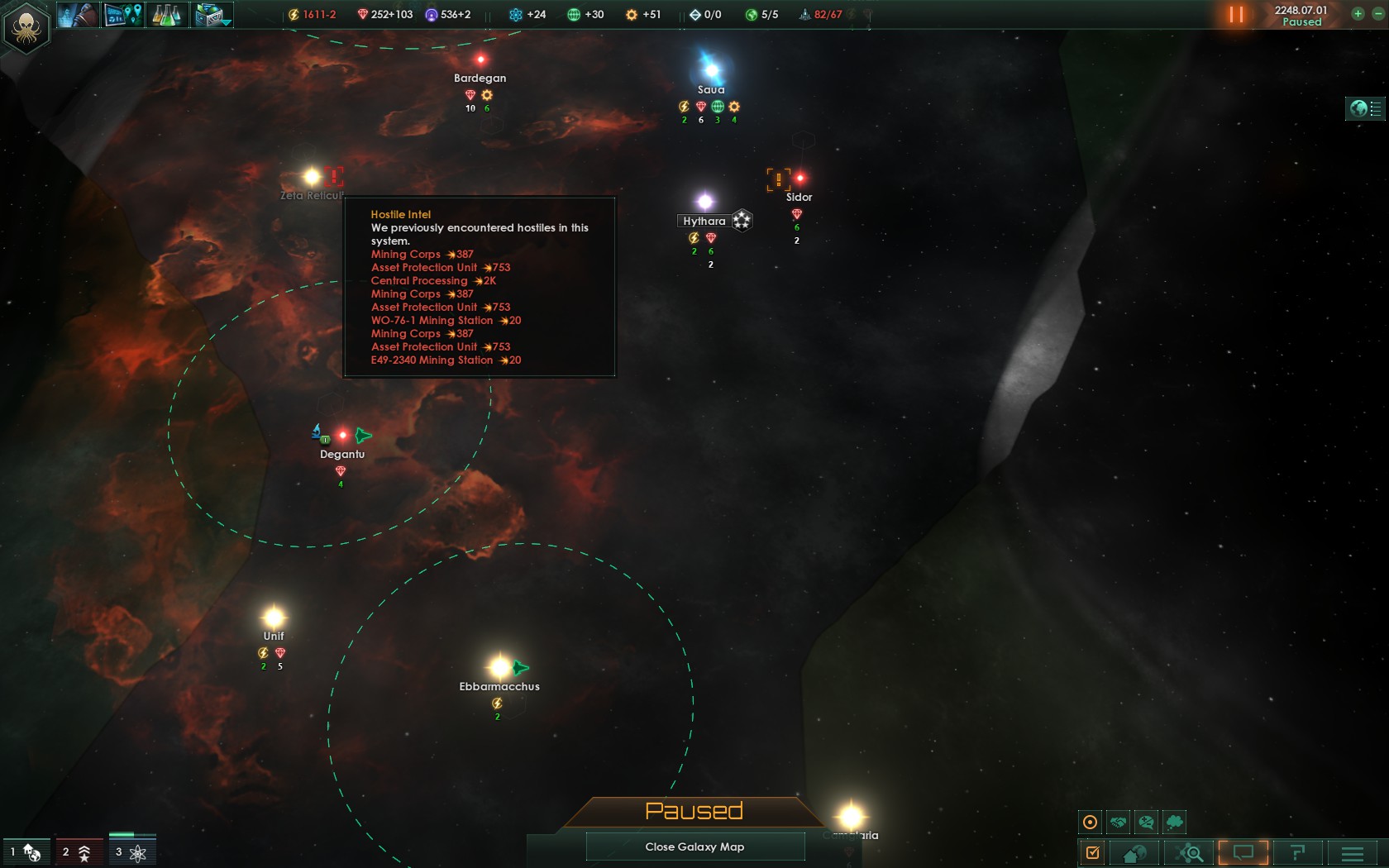Open the technology panel with flasks icon
Screen dimensions: 1389x868
point(167,15)
